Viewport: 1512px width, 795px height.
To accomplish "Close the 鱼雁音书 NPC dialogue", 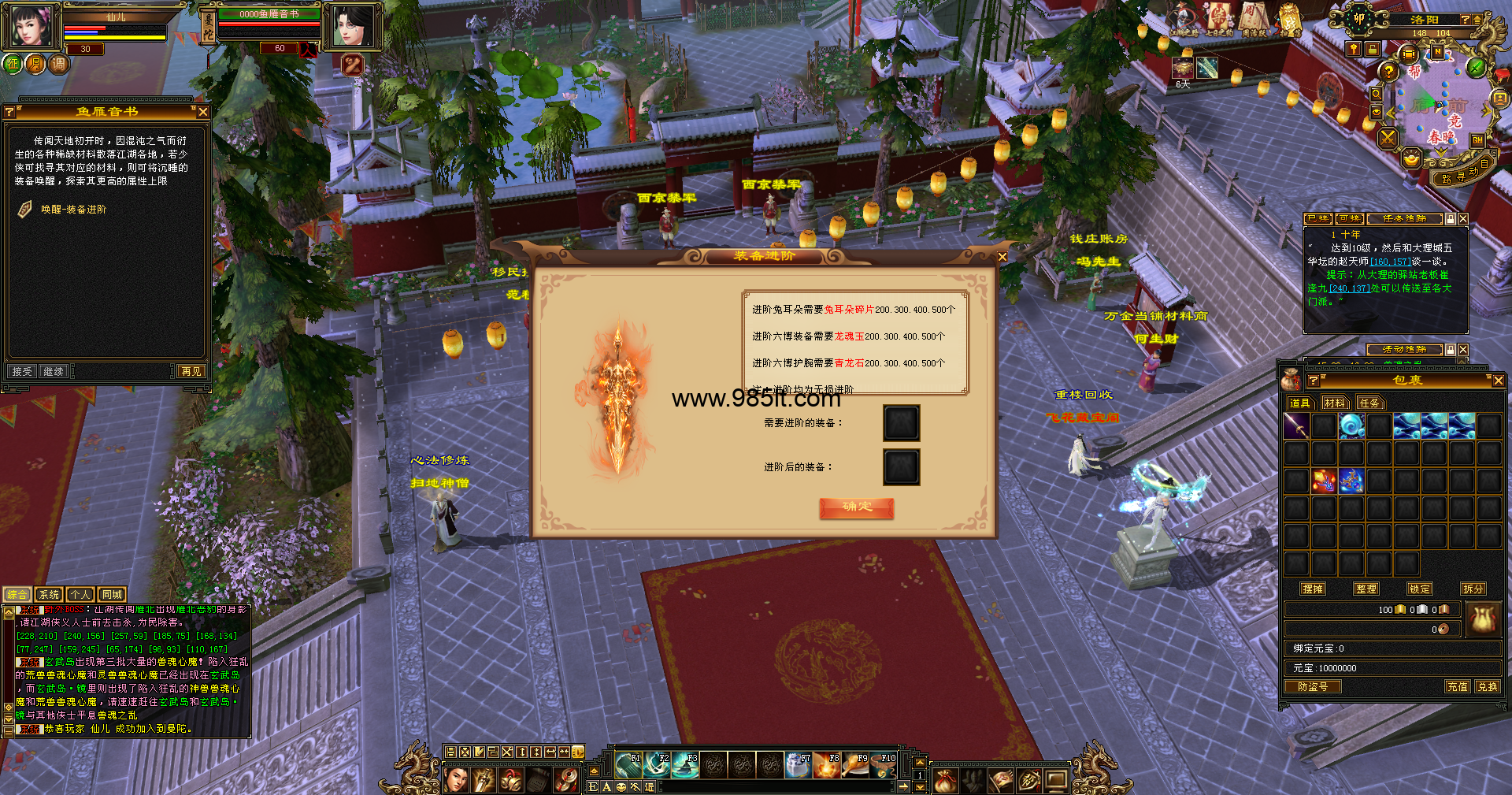I will 202,112.
